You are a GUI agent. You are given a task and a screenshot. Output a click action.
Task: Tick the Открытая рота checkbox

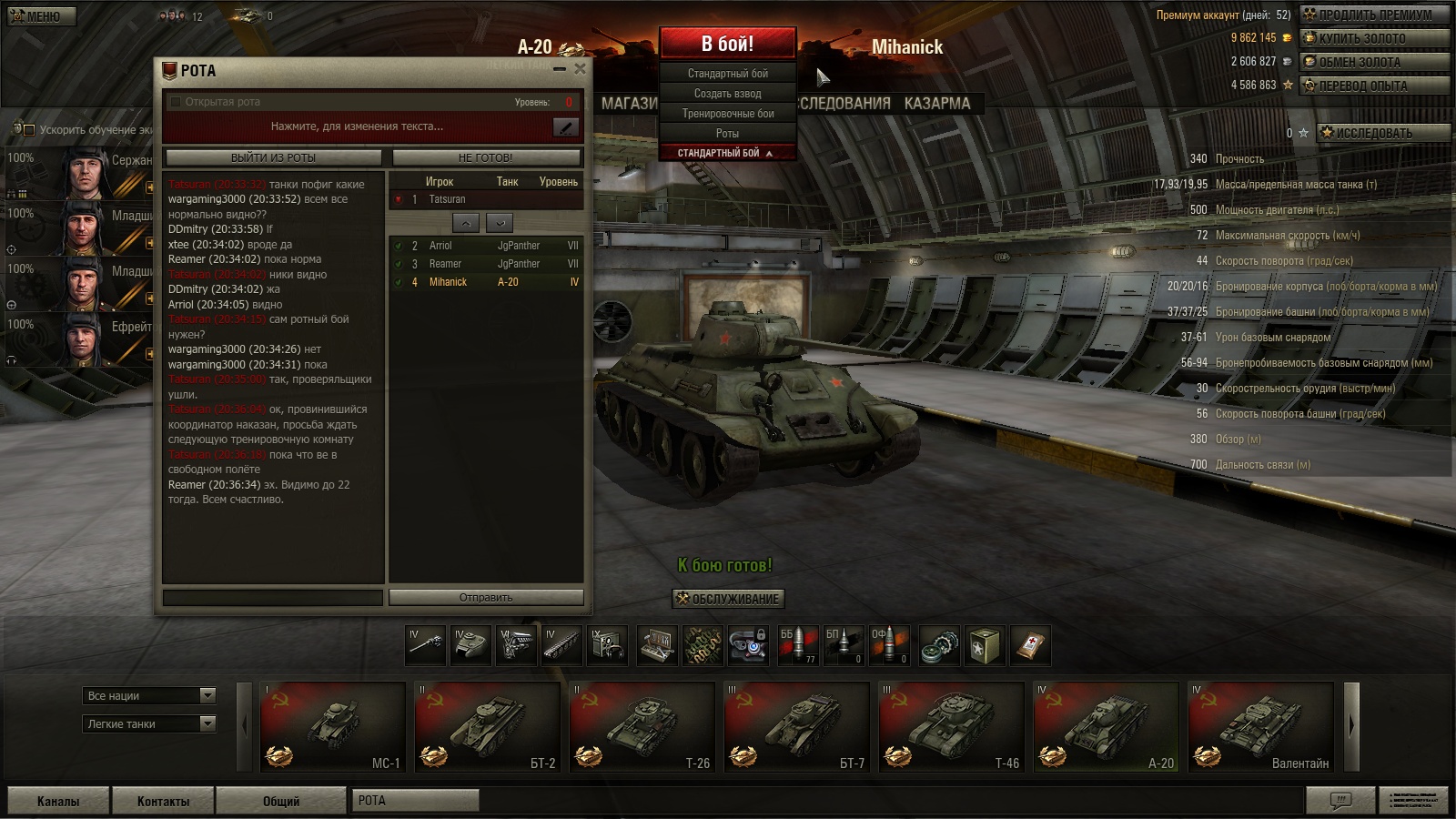tap(176, 102)
